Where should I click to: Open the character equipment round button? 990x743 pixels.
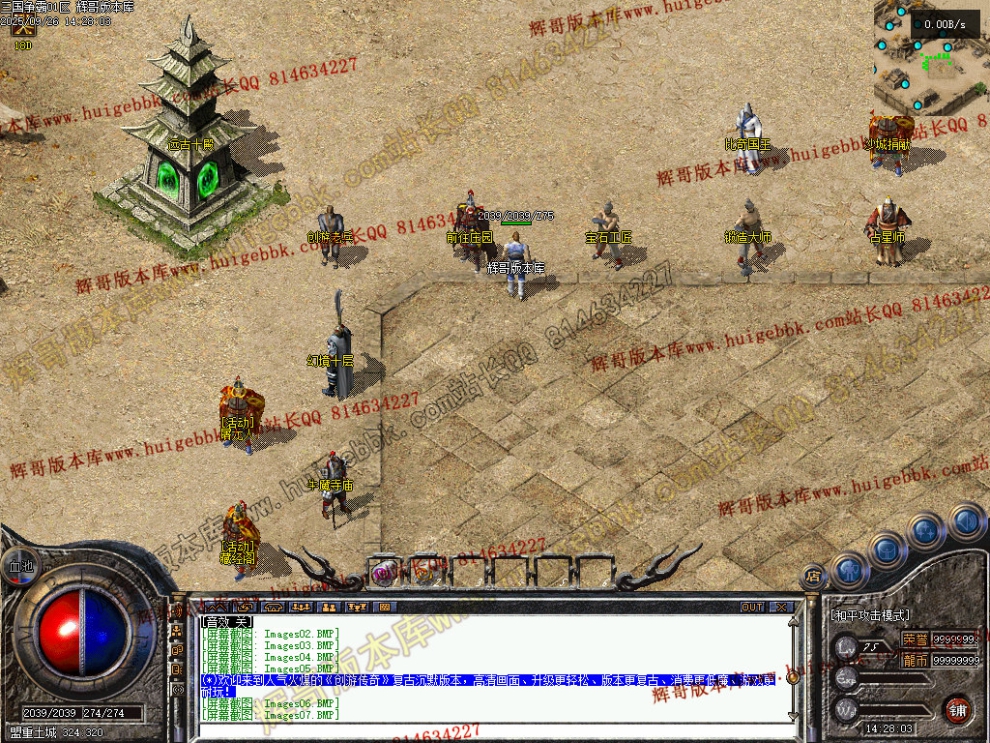tap(849, 570)
